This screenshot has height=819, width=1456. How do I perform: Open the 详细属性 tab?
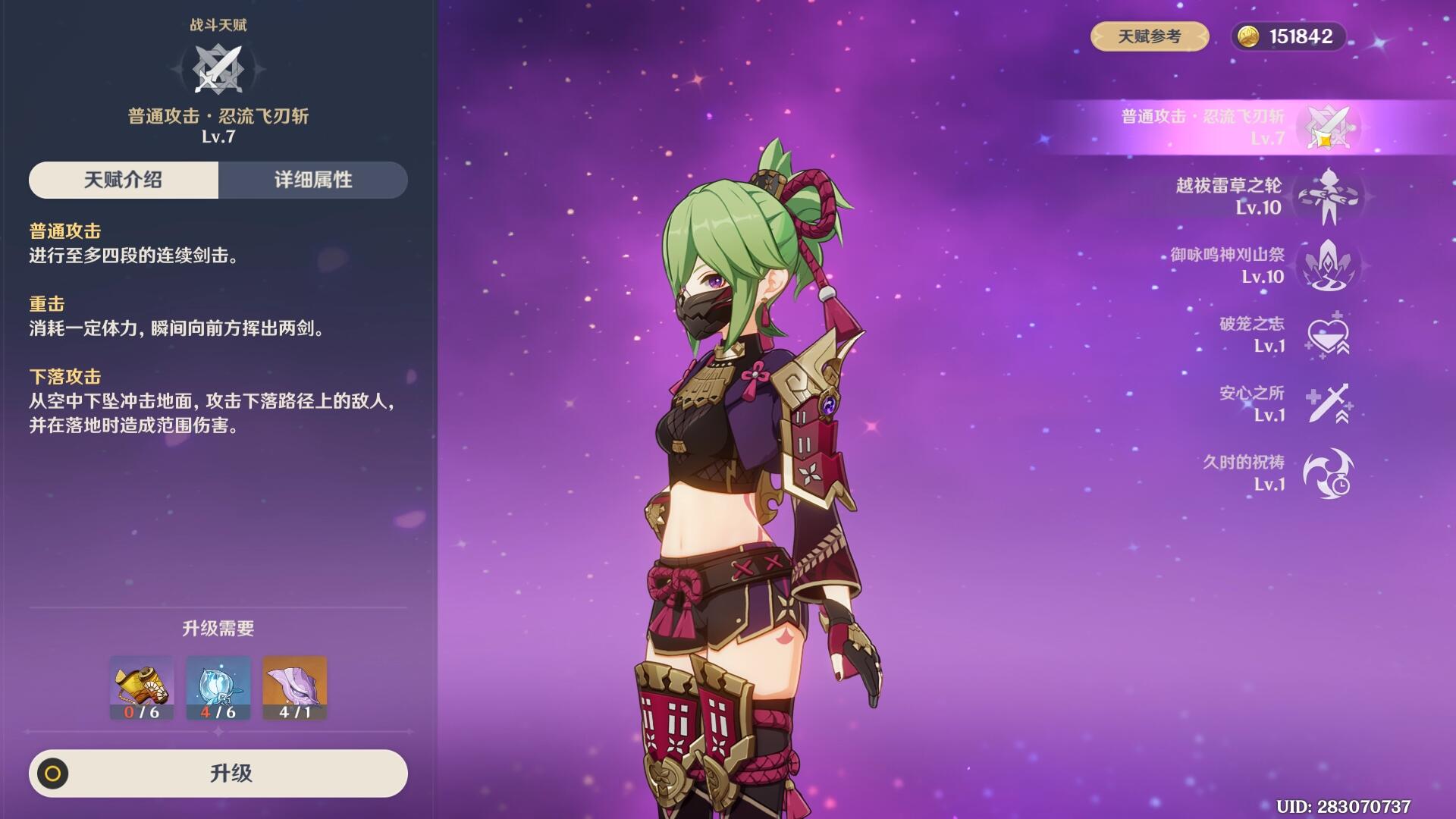313,180
